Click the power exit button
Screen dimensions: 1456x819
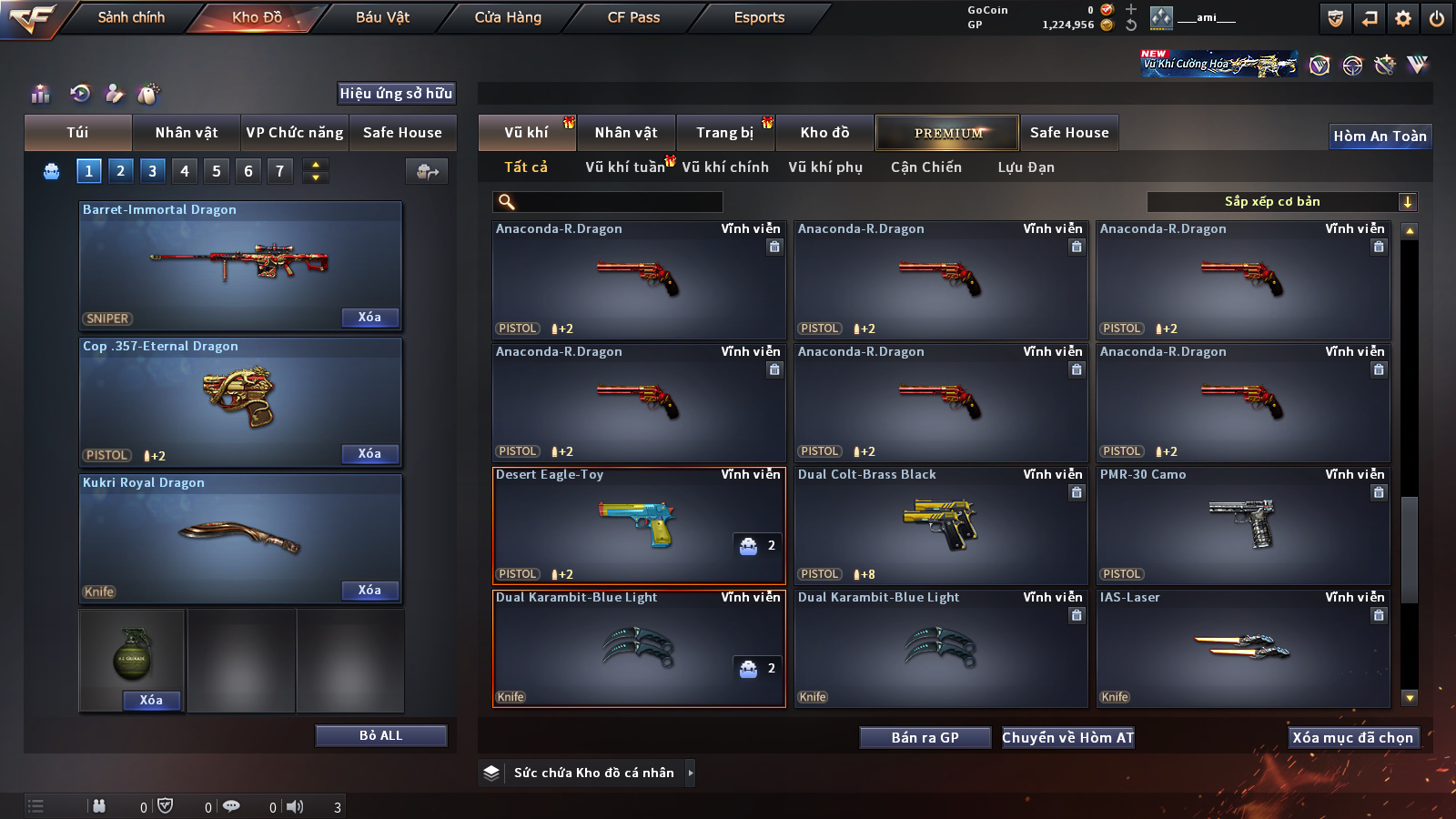click(x=1437, y=18)
